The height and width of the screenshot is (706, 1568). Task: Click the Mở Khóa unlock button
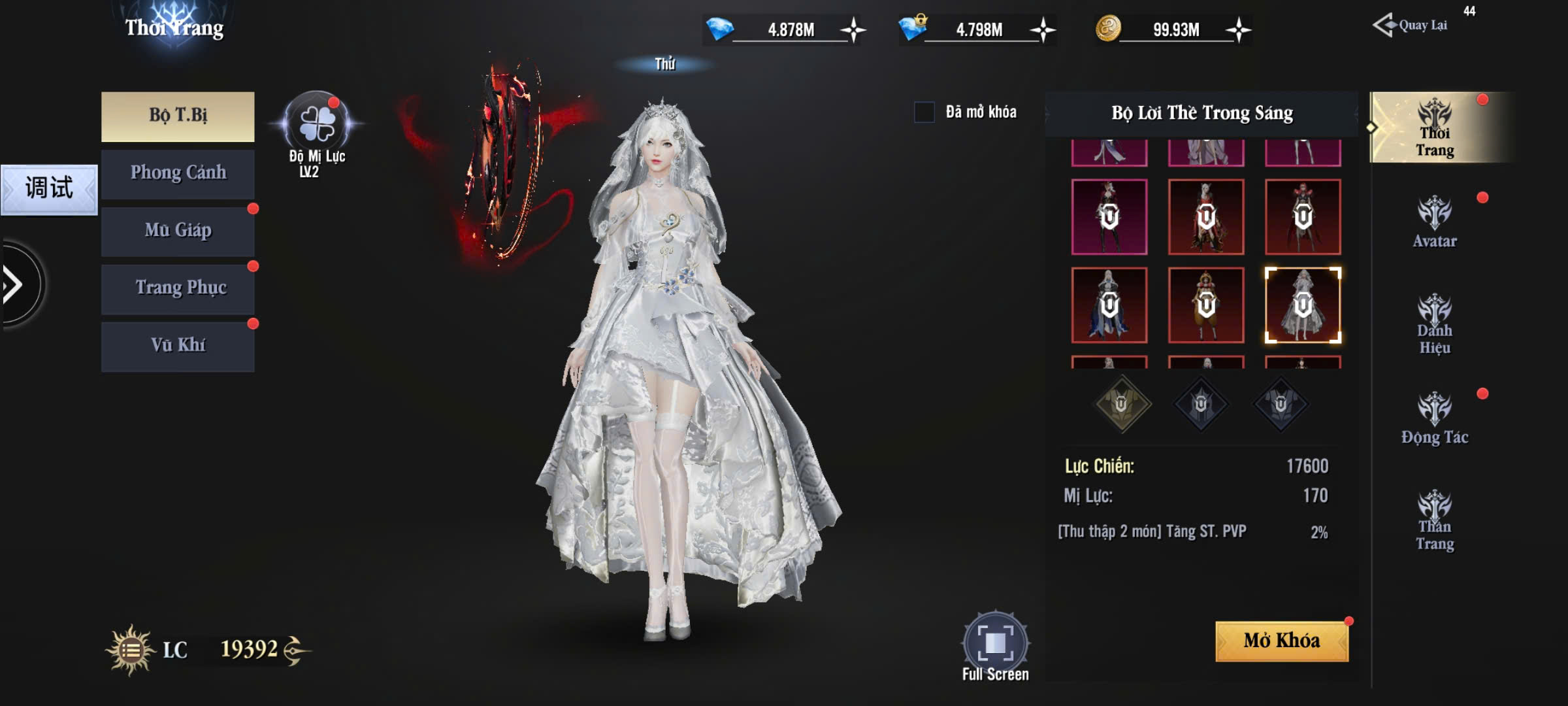click(1281, 641)
